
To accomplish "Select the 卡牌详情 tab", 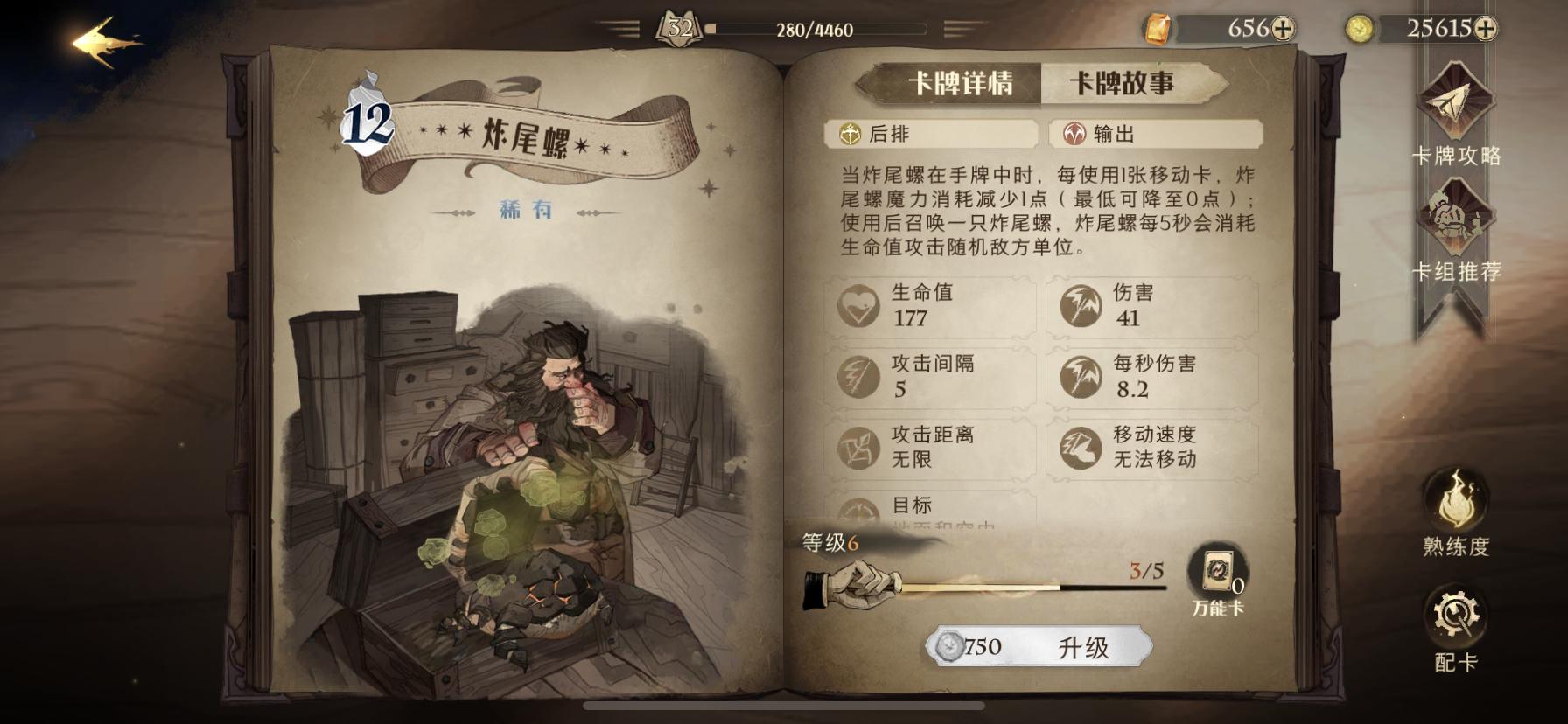I will click(x=962, y=81).
